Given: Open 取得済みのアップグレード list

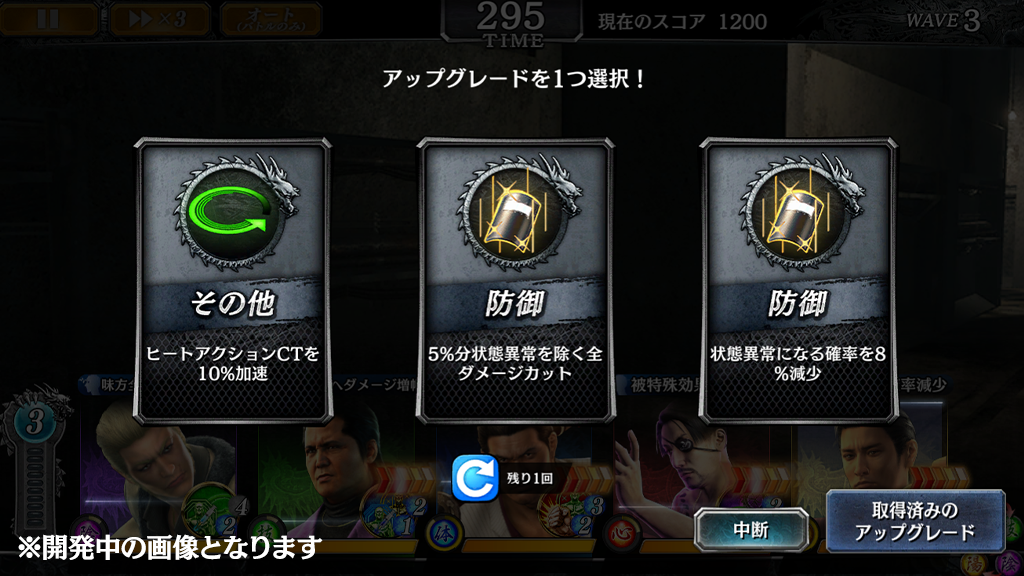Looking at the screenshot, I should click(914, 522).
